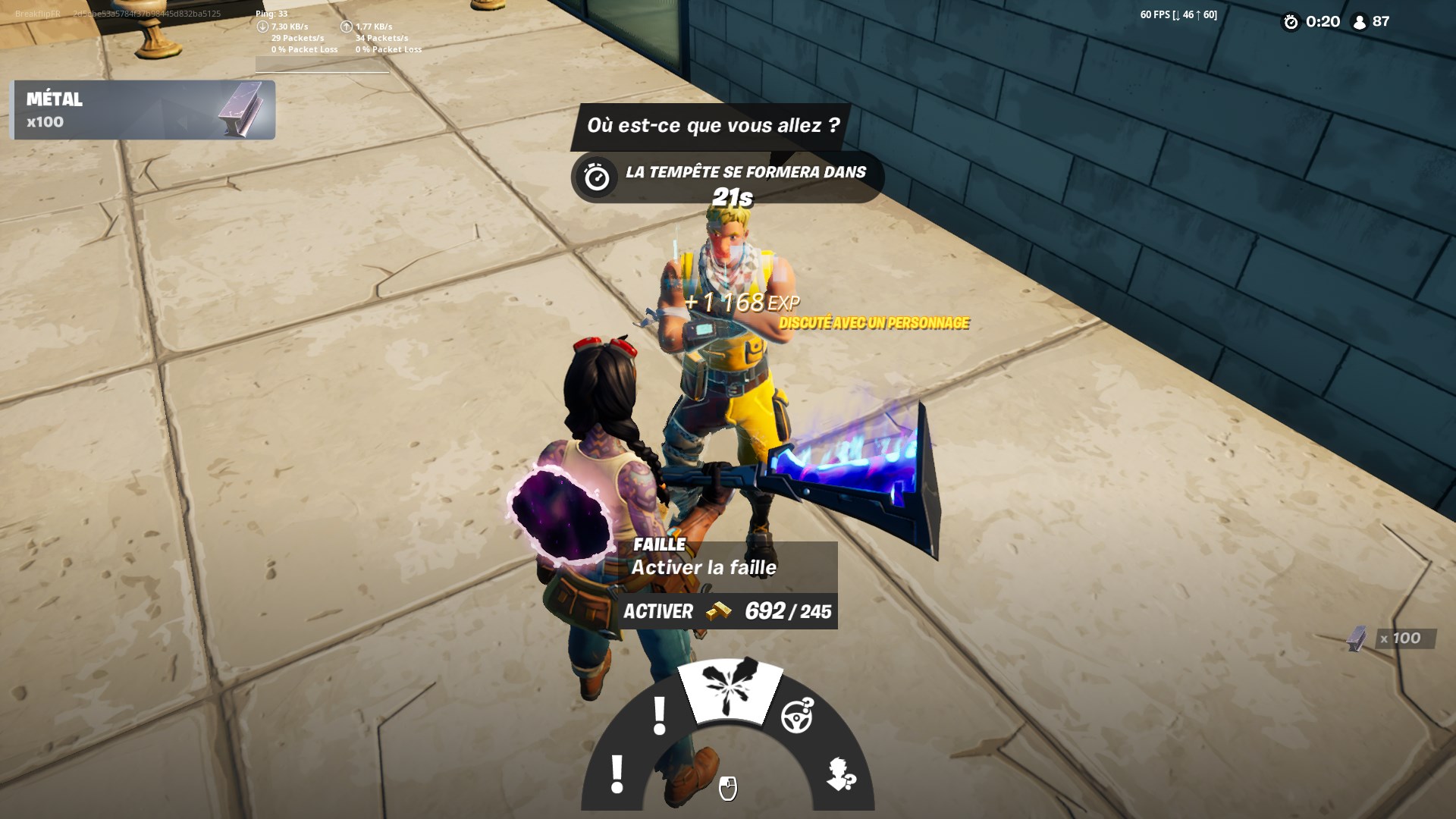1456x819 pixels.
Task: Click the upper exclamation mark icon on the dialogue wheel
Action: pyautogui.click(x=659, y=715)
